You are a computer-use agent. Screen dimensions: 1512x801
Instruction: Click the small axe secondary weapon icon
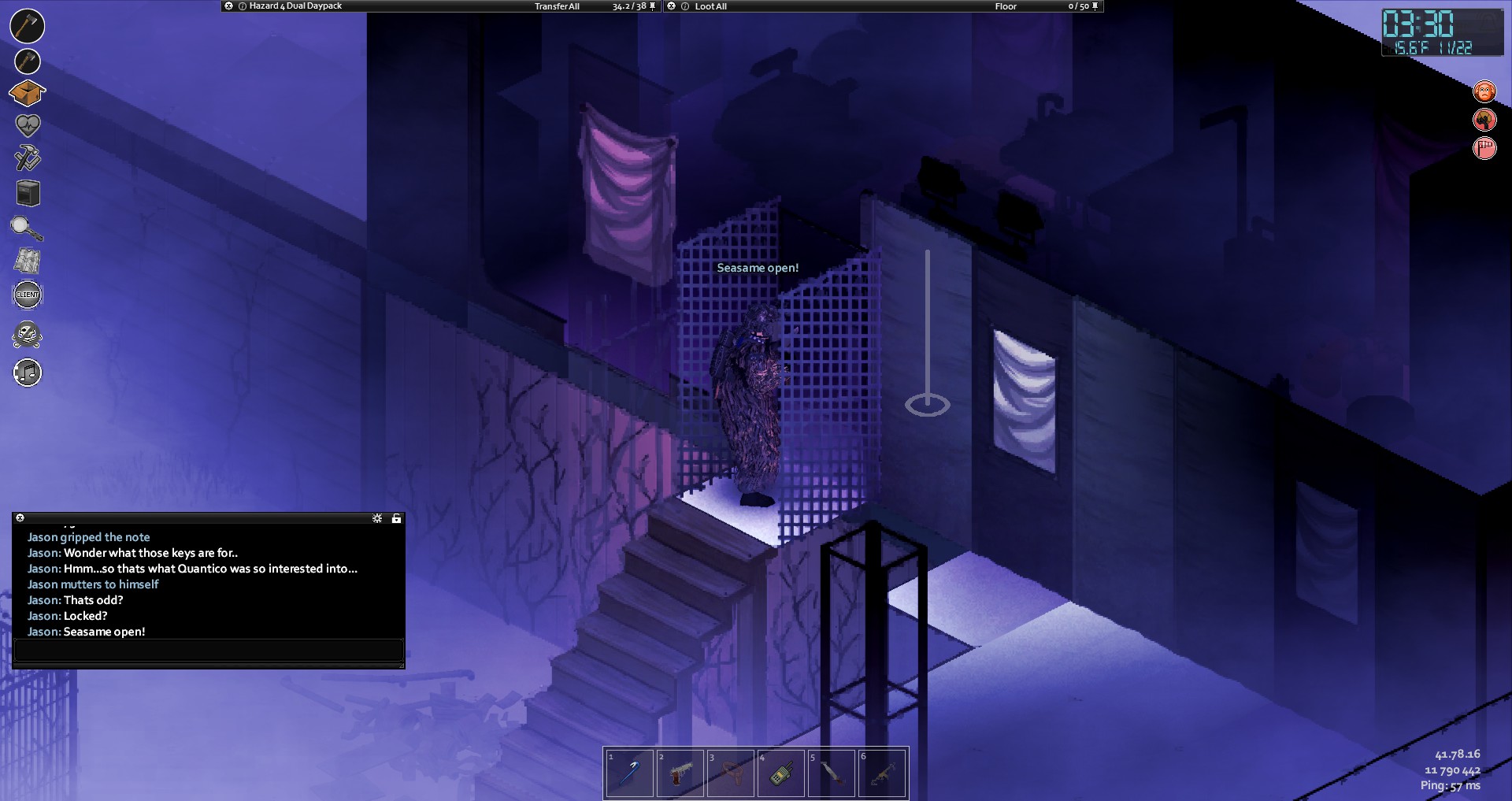click(28, 61)
